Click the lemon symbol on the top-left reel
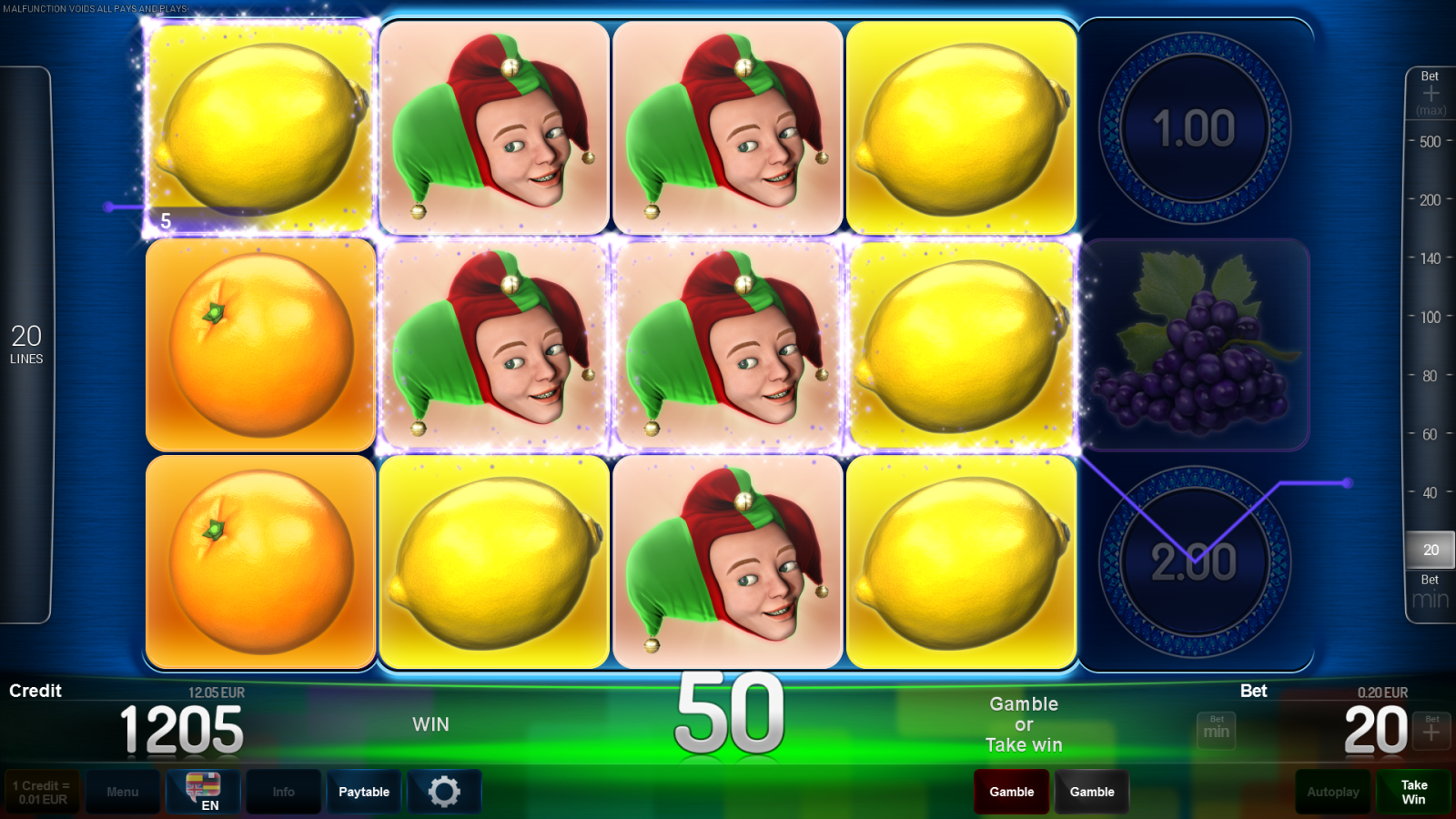Viewport: 1456px width, 819px height. [x=260, y=127]
